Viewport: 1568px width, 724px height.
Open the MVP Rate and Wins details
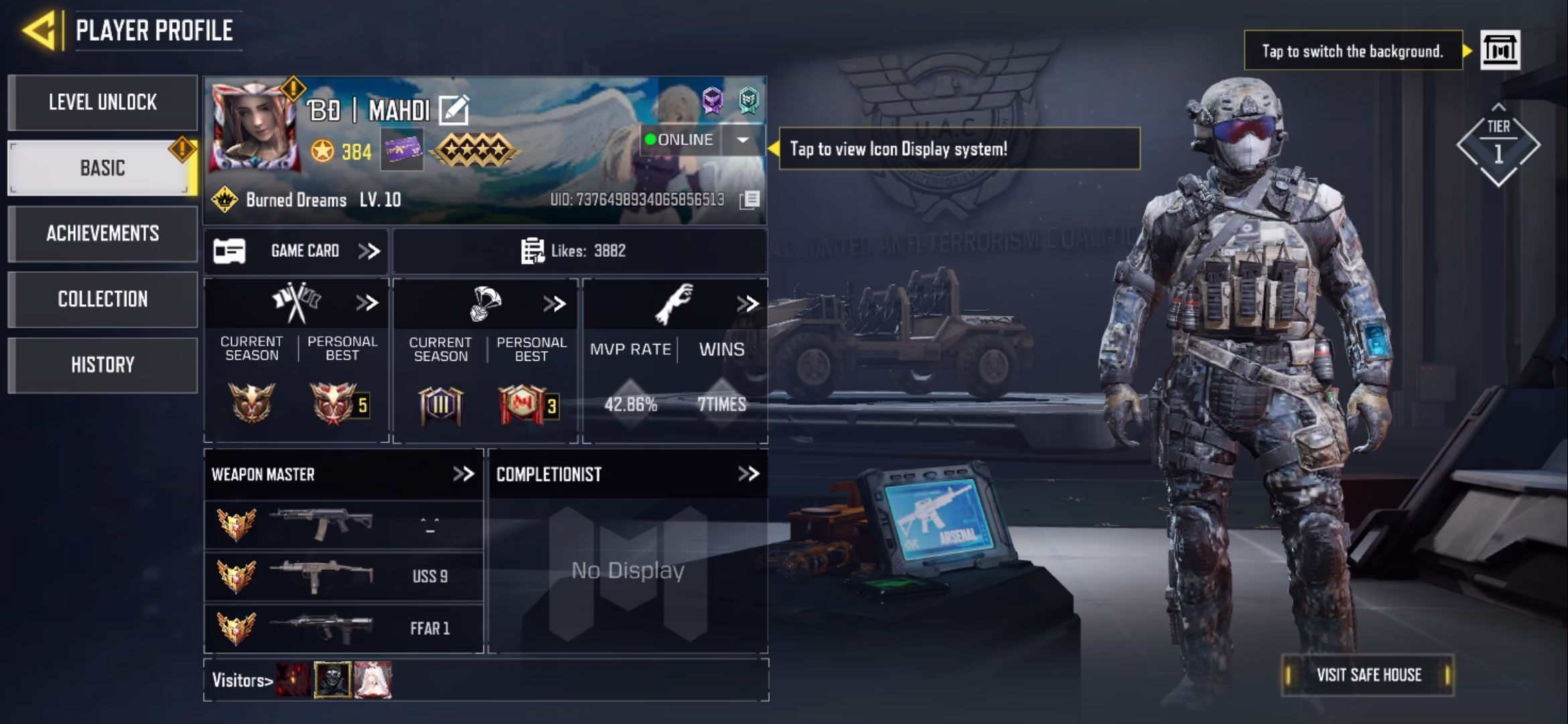(x=746, y=304)
